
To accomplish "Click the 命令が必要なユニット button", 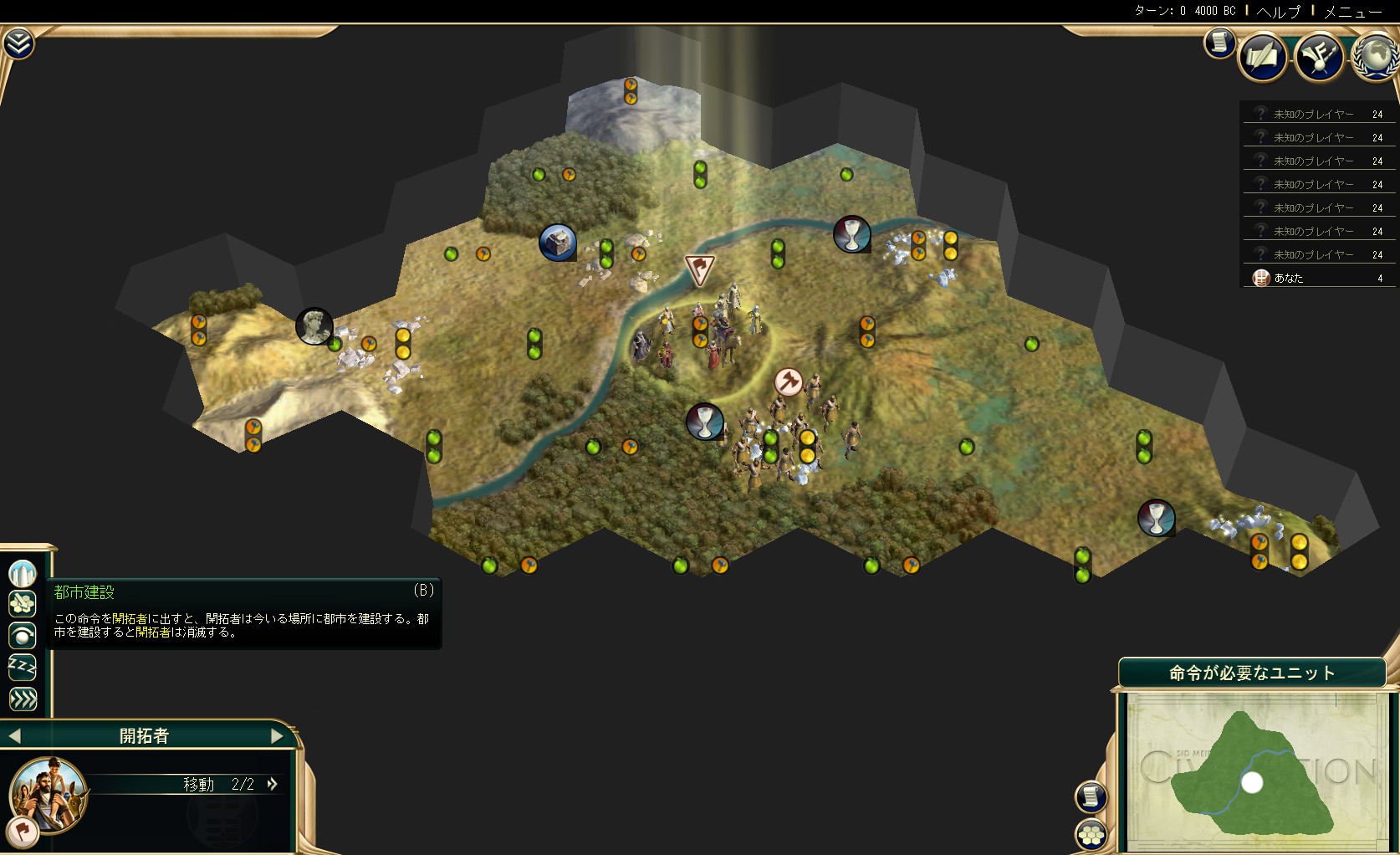I will (1251, 673).
